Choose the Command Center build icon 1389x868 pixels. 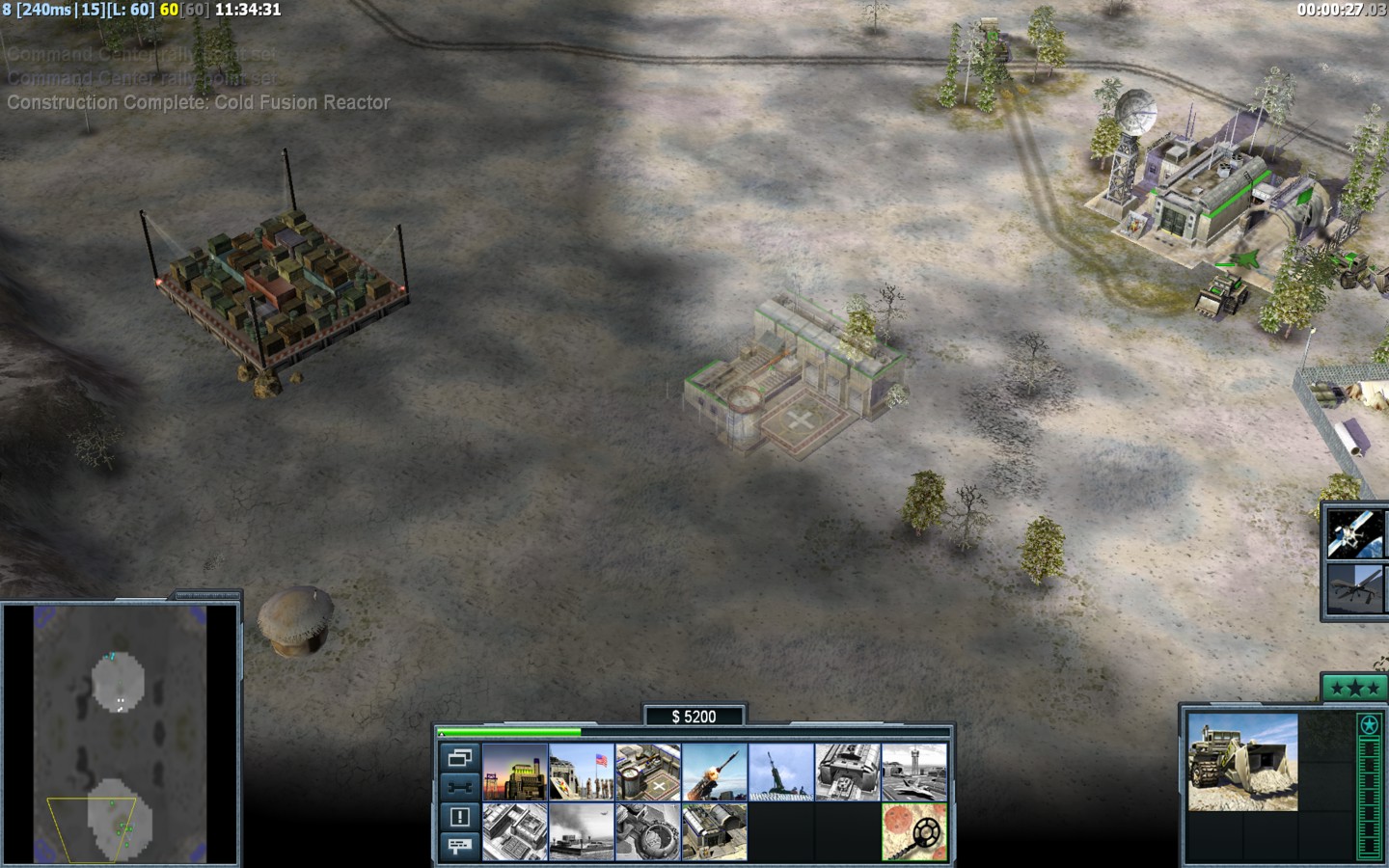point(715,831)
